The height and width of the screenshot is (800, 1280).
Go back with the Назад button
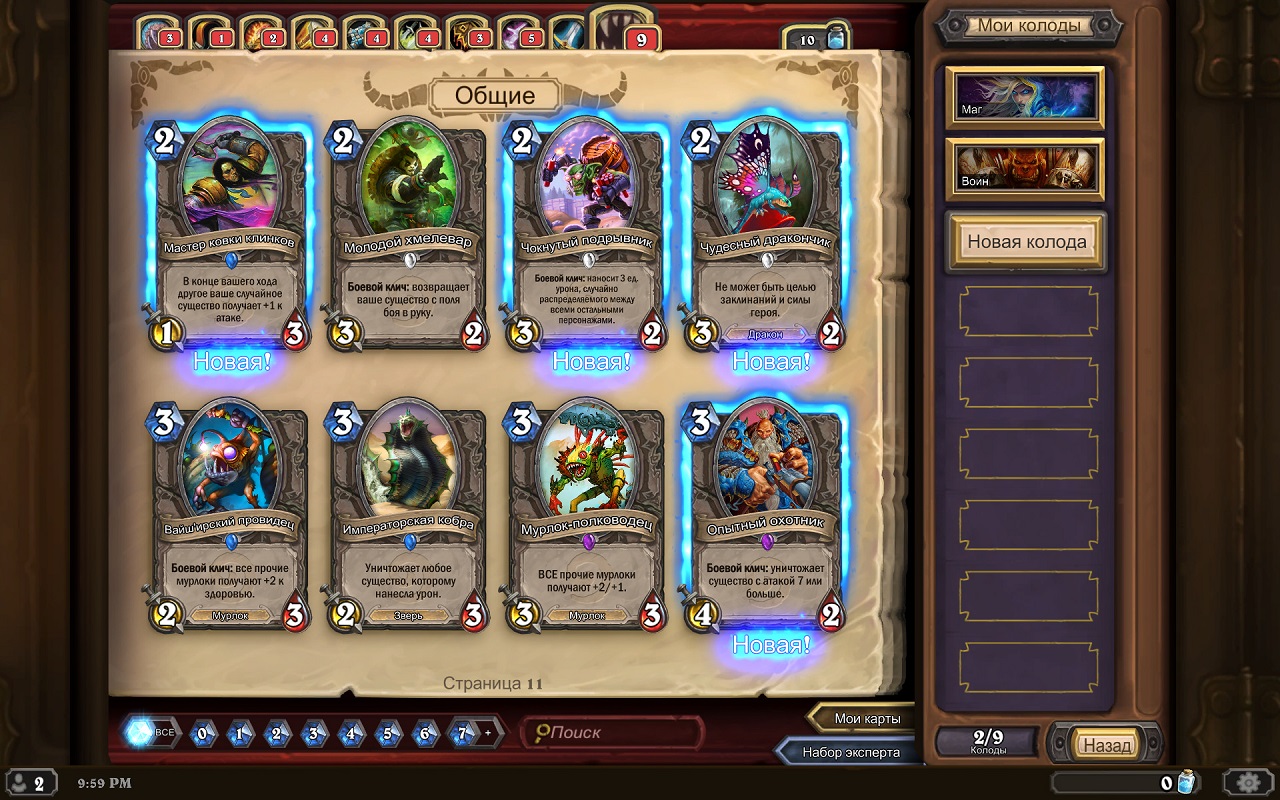(1106, 744)
